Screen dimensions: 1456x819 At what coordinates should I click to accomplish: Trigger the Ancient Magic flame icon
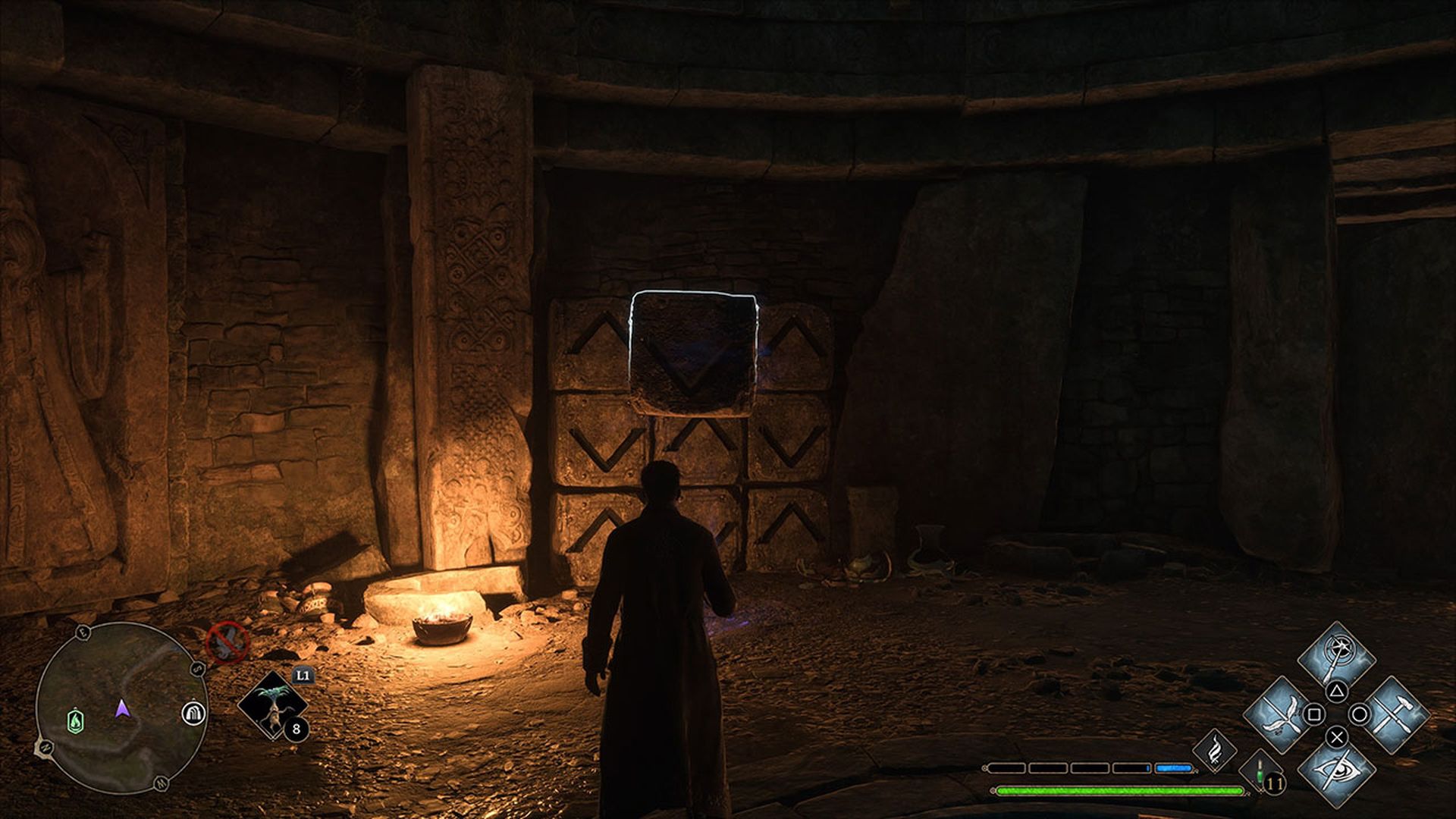(1214, 749)
